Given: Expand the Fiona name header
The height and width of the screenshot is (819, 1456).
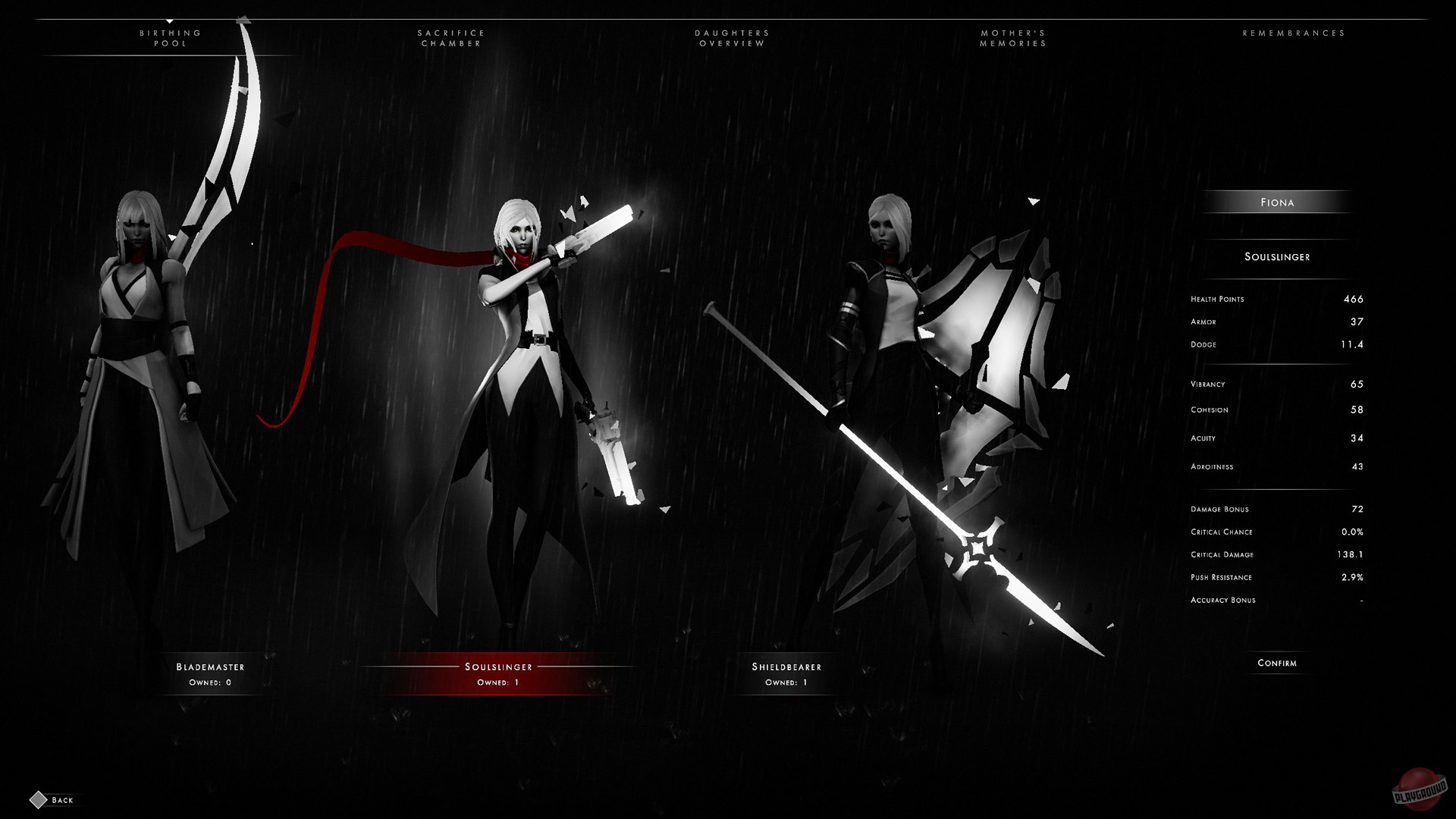Looking at the screenshot, I should click(x=1279, y=202).
